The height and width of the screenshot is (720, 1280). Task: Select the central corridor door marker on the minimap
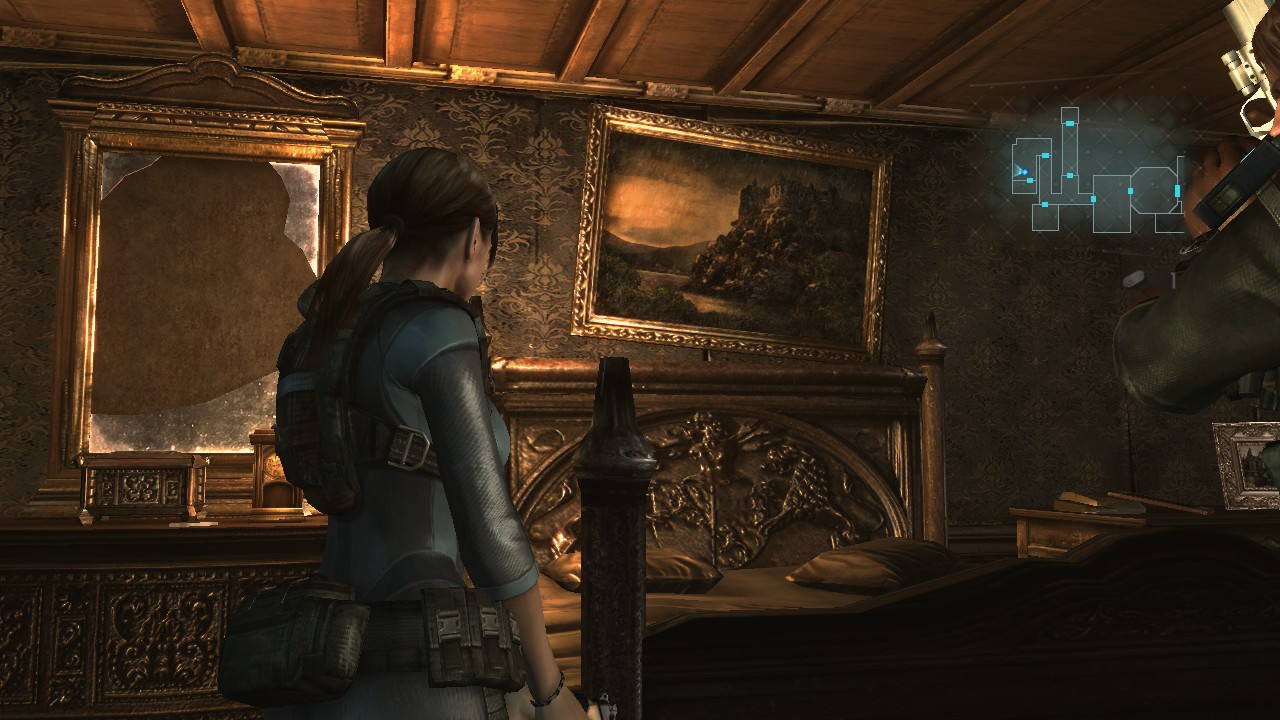coord(1070,175)
